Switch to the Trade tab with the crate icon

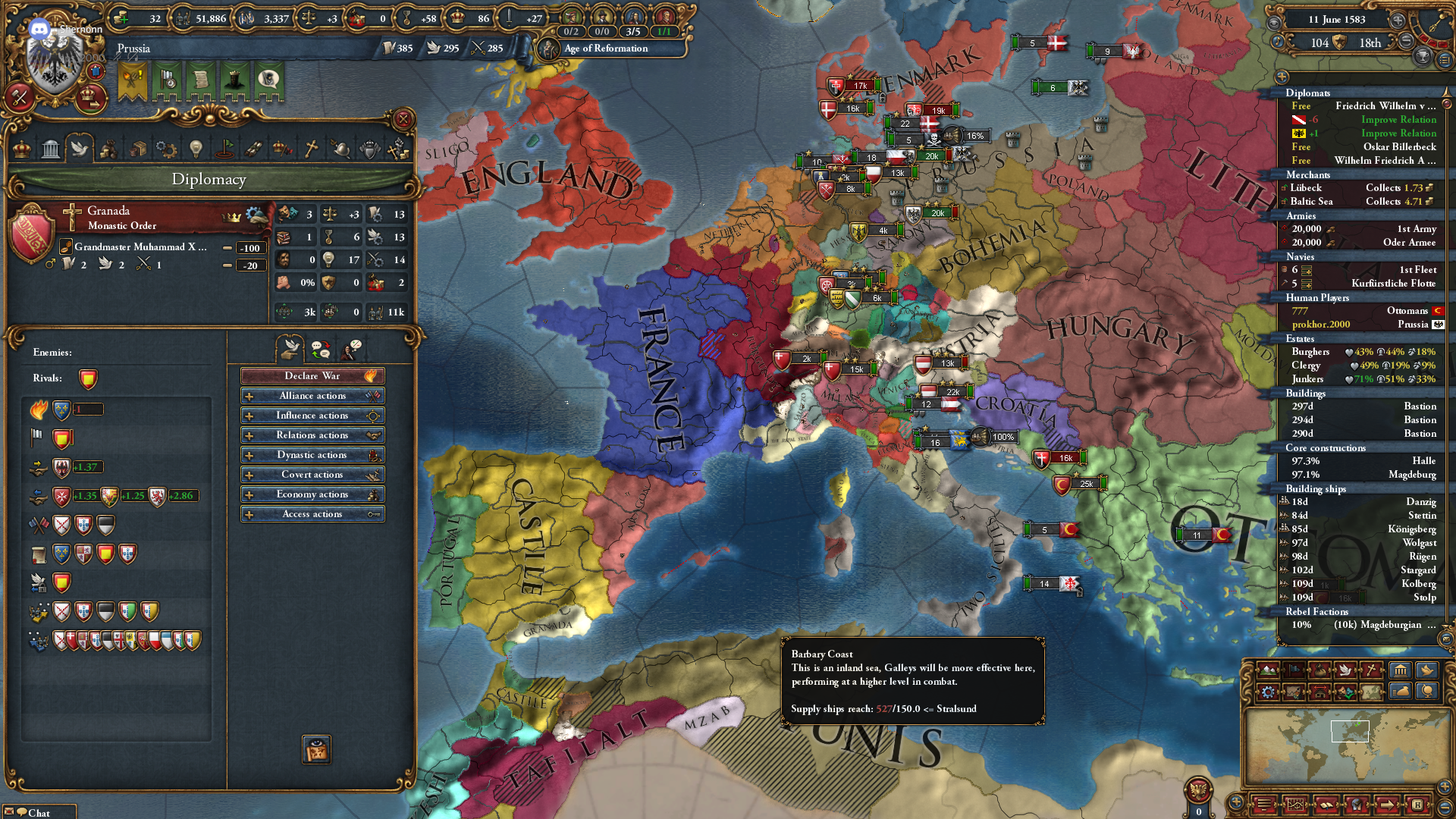point(138,149)
